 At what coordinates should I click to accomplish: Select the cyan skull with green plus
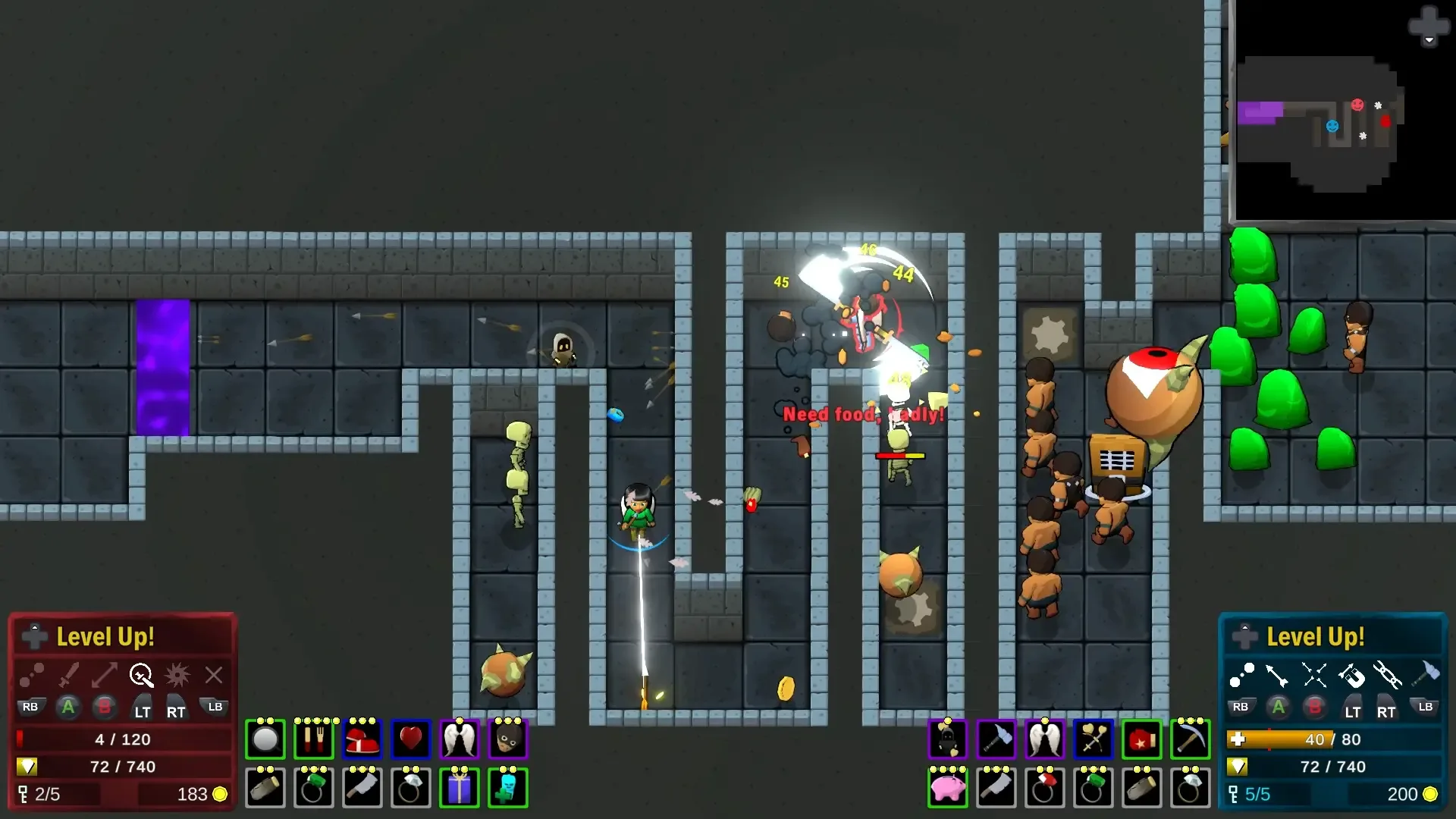click(x=507, y=788)
